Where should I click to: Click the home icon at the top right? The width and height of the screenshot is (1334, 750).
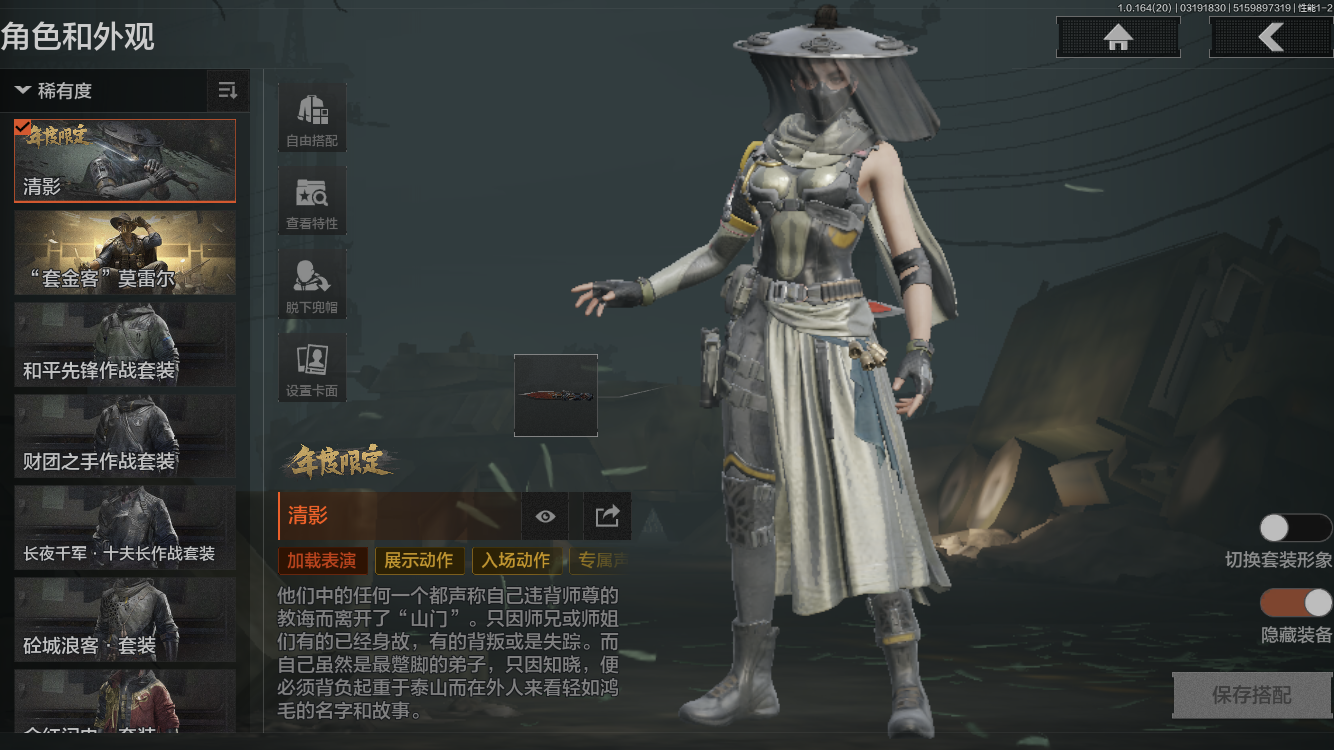[x=1117, y=37]
